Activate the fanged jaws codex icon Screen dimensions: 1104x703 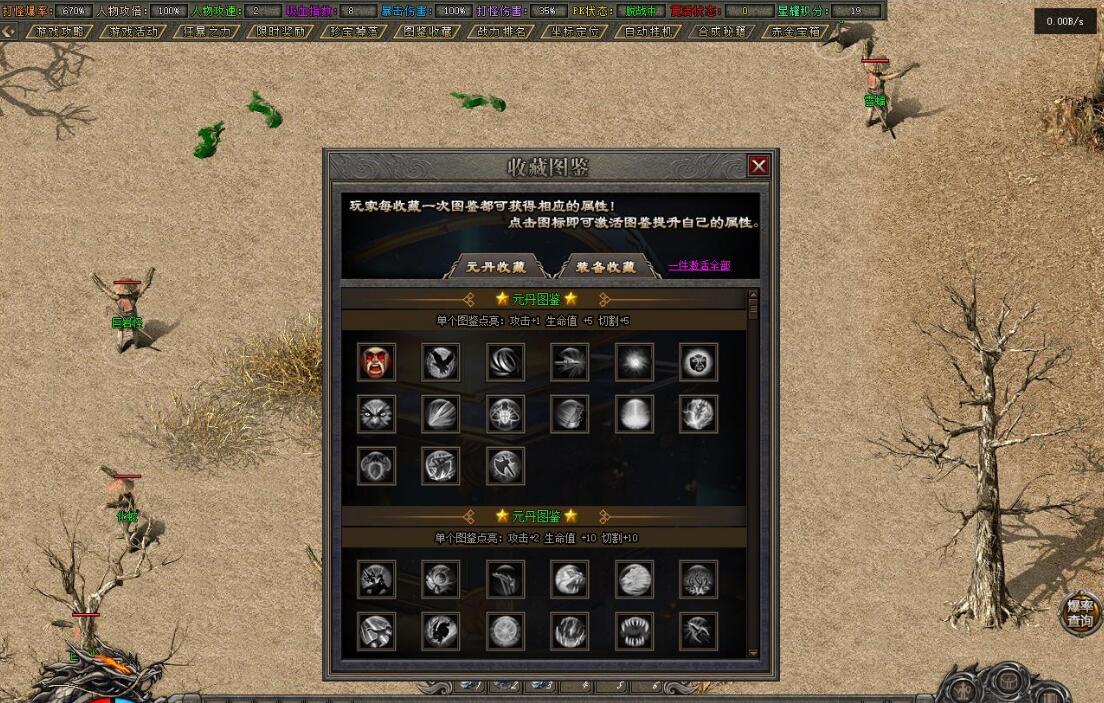(x=635, y=631)
